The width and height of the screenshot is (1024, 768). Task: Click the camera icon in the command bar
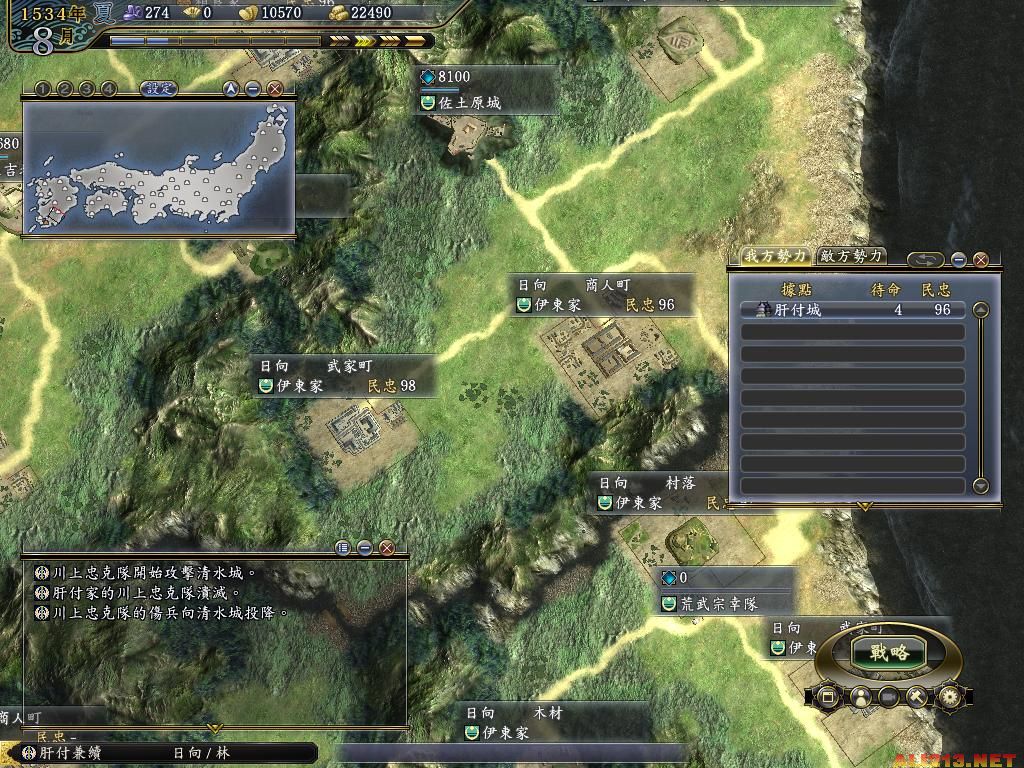[x=887, y=696]
